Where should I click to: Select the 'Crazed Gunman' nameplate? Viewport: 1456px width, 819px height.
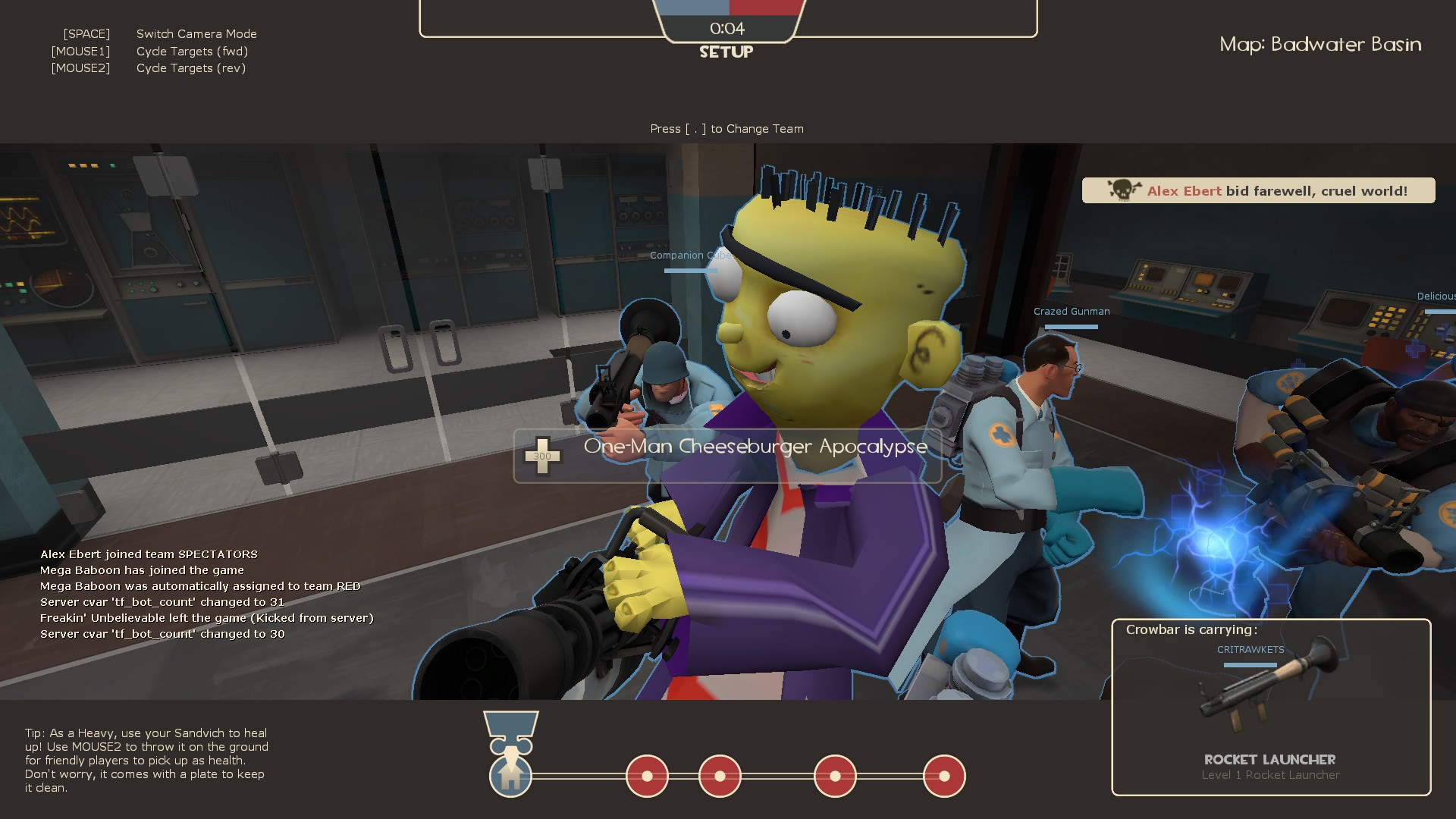1071,311
